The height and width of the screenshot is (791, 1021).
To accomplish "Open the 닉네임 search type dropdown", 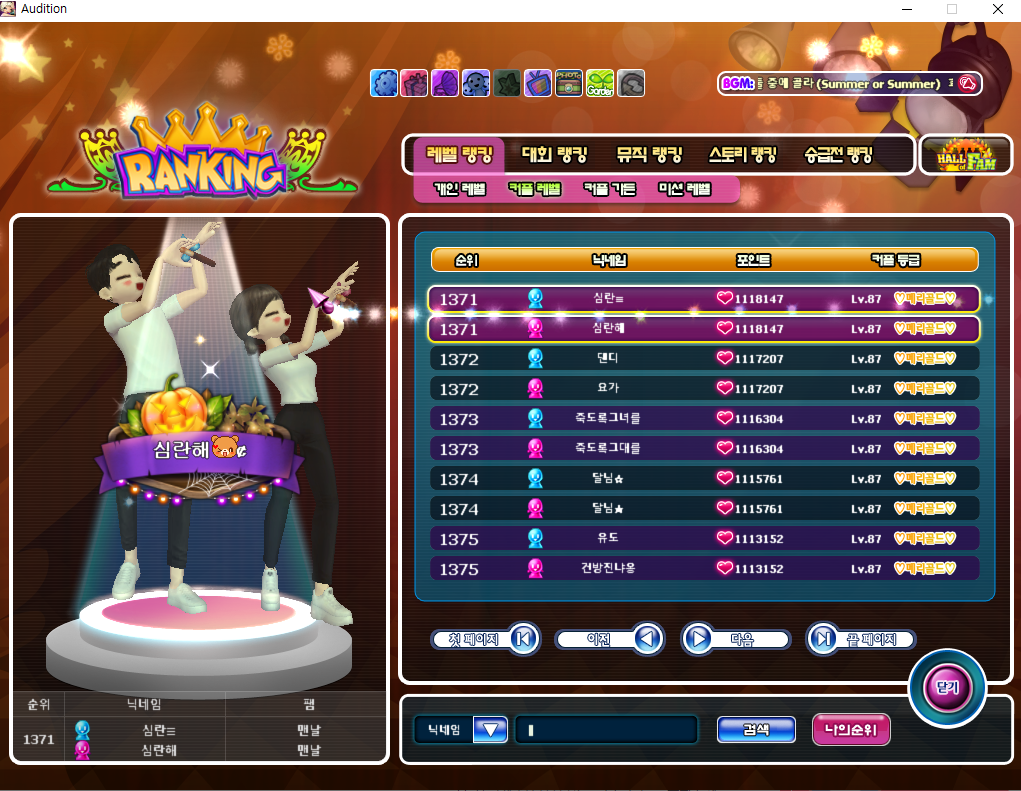I will (x=490, y=730).
